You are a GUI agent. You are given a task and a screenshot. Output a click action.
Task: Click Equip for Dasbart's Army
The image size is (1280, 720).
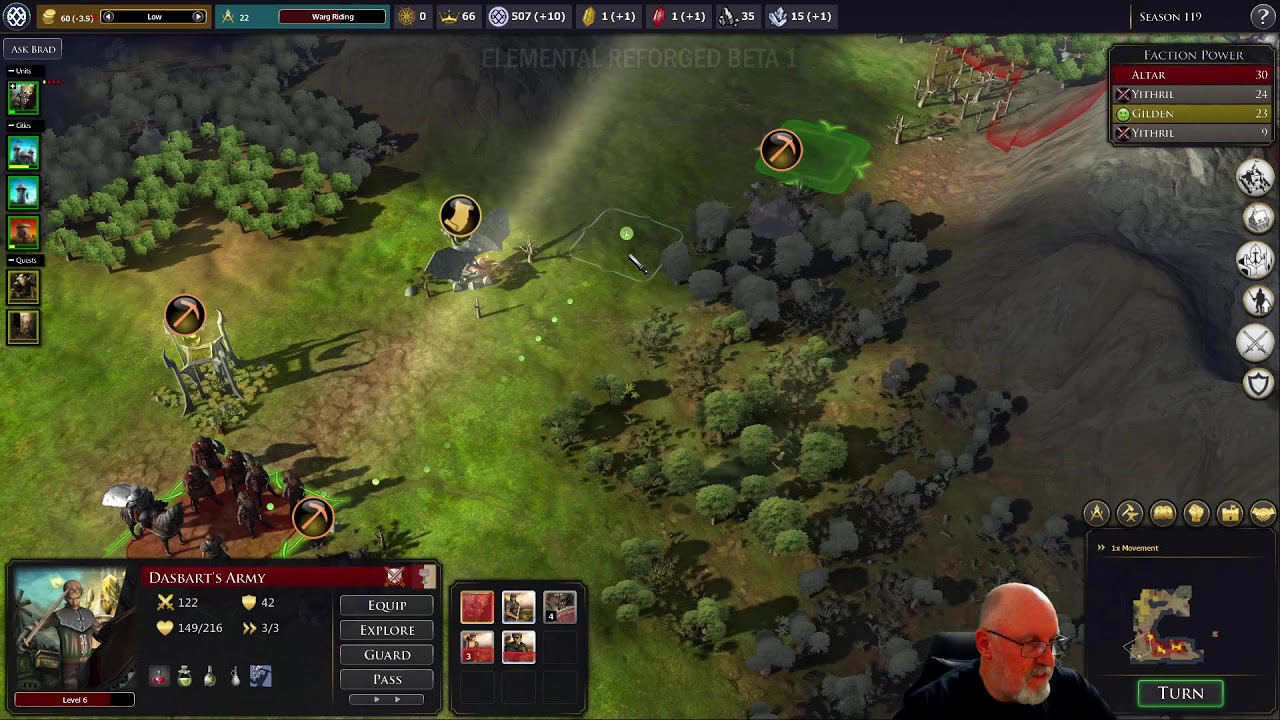tap(386, 605)
